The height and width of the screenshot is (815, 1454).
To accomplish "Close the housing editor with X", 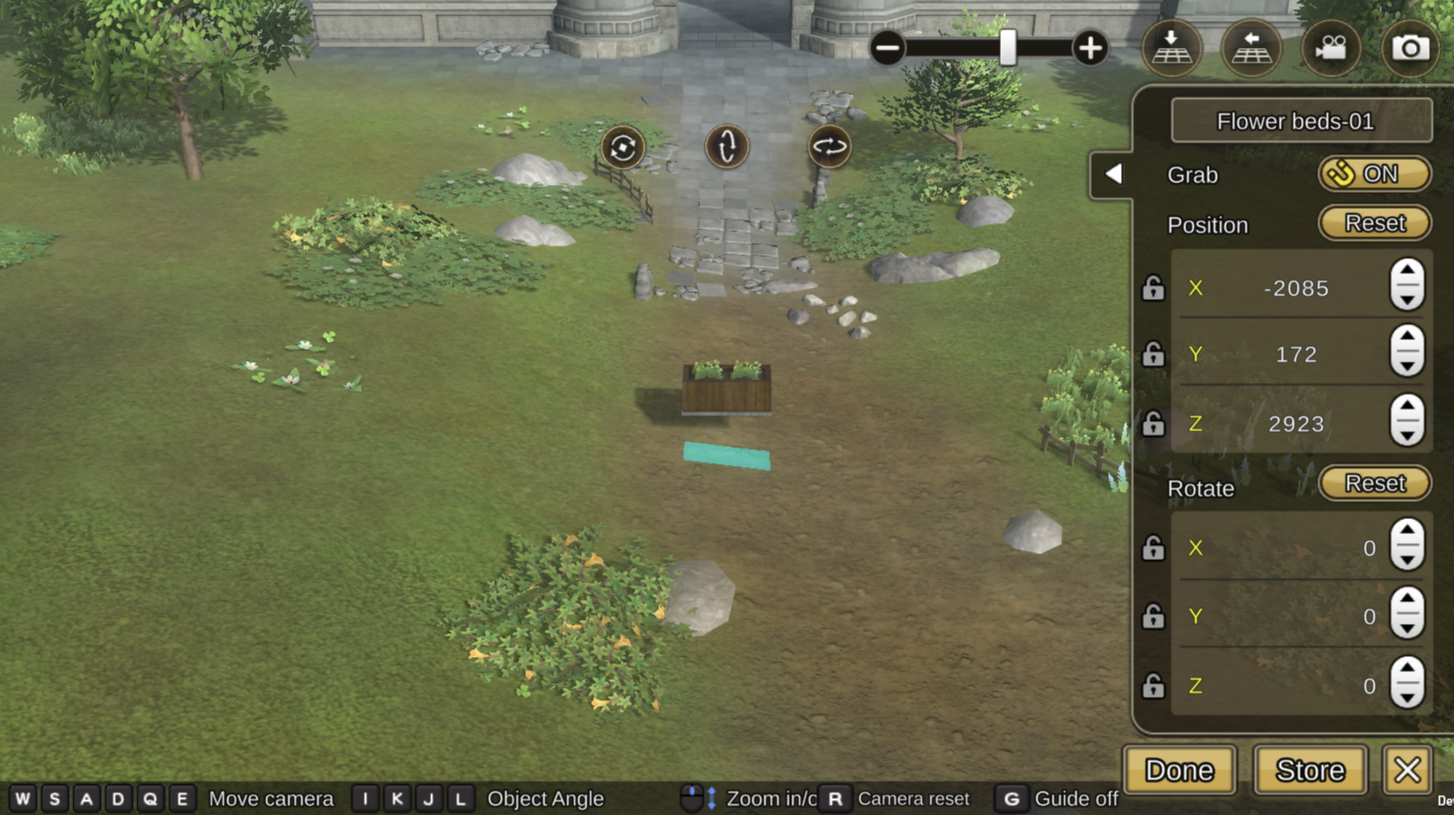I will tap(1407, 770).
